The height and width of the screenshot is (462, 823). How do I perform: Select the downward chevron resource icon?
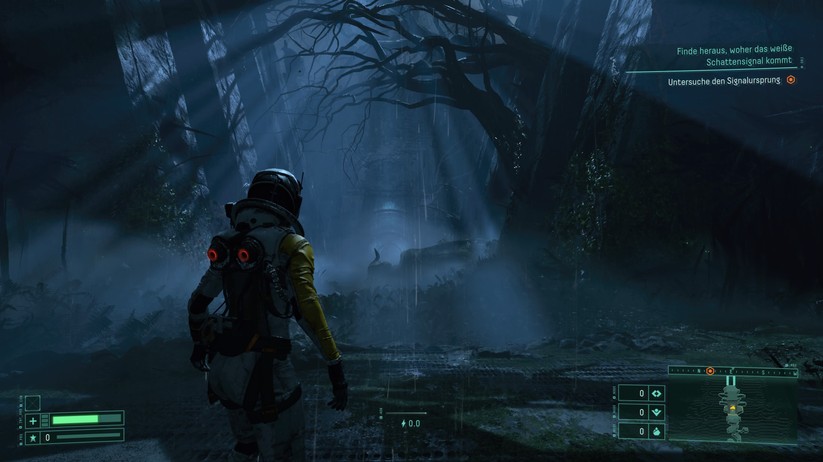(657, 412)
